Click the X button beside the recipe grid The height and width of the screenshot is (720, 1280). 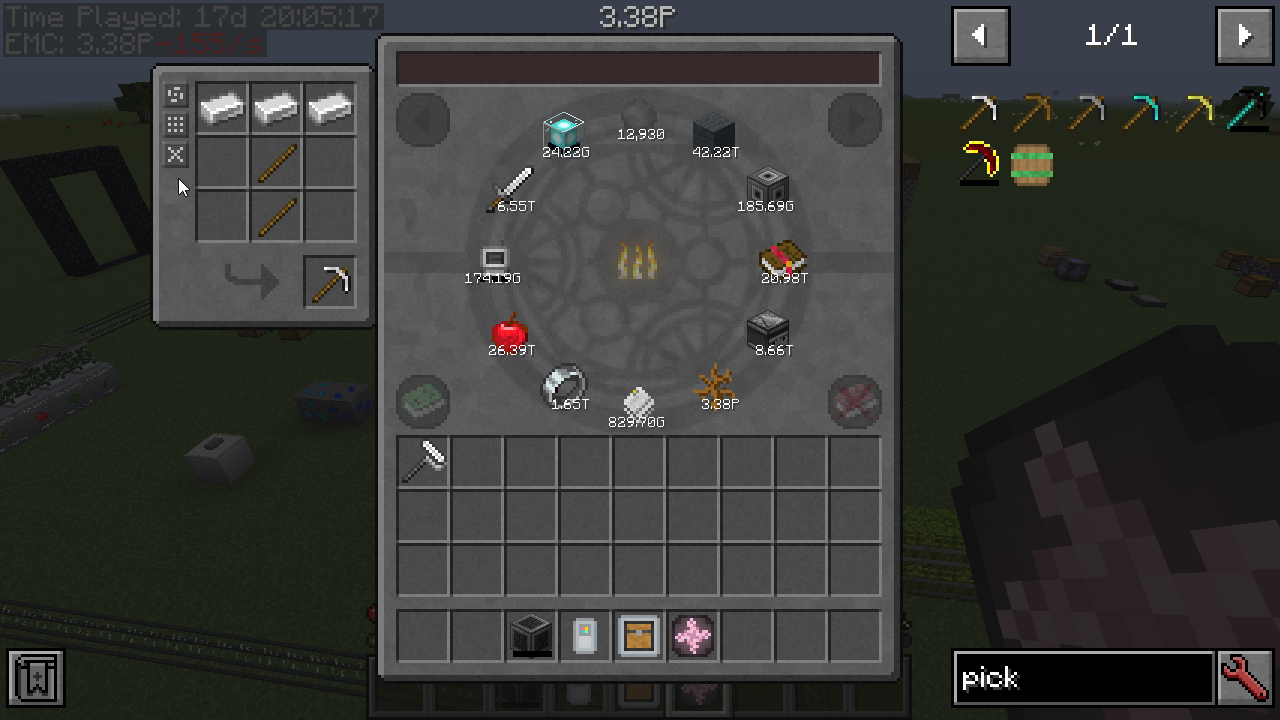176,154
